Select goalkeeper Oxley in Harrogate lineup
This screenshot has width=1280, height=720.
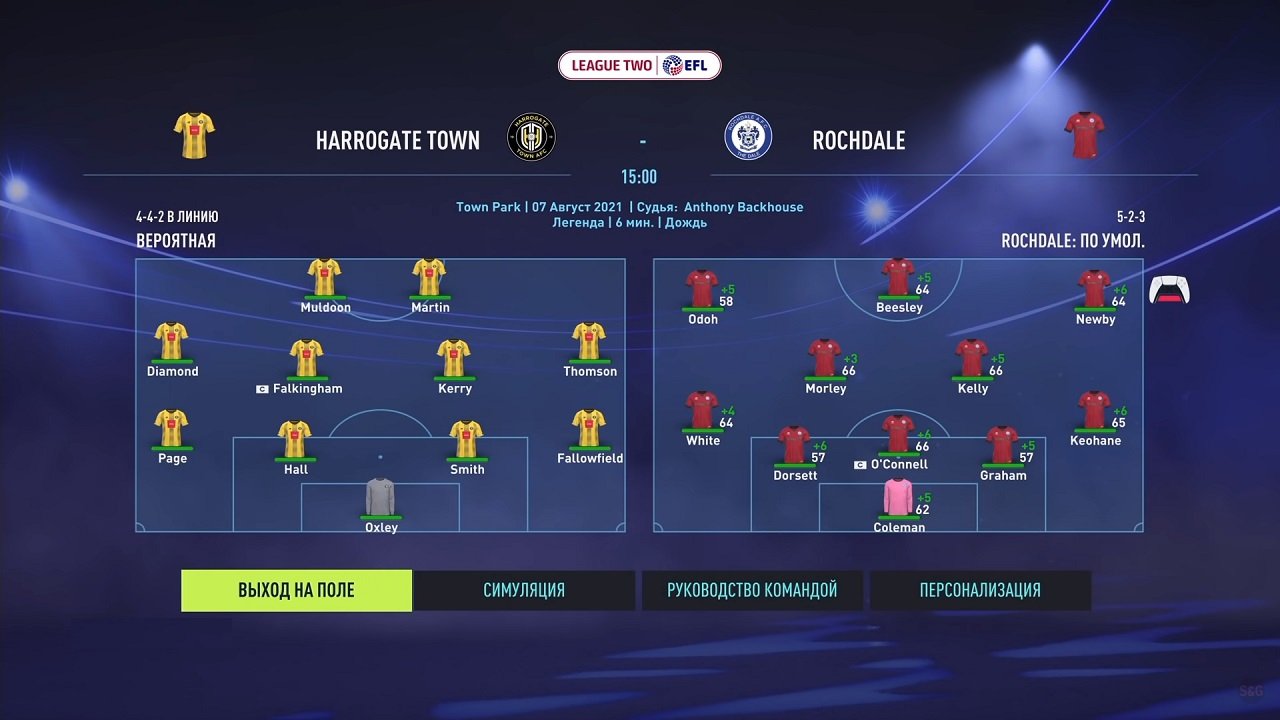coord(380,499)
